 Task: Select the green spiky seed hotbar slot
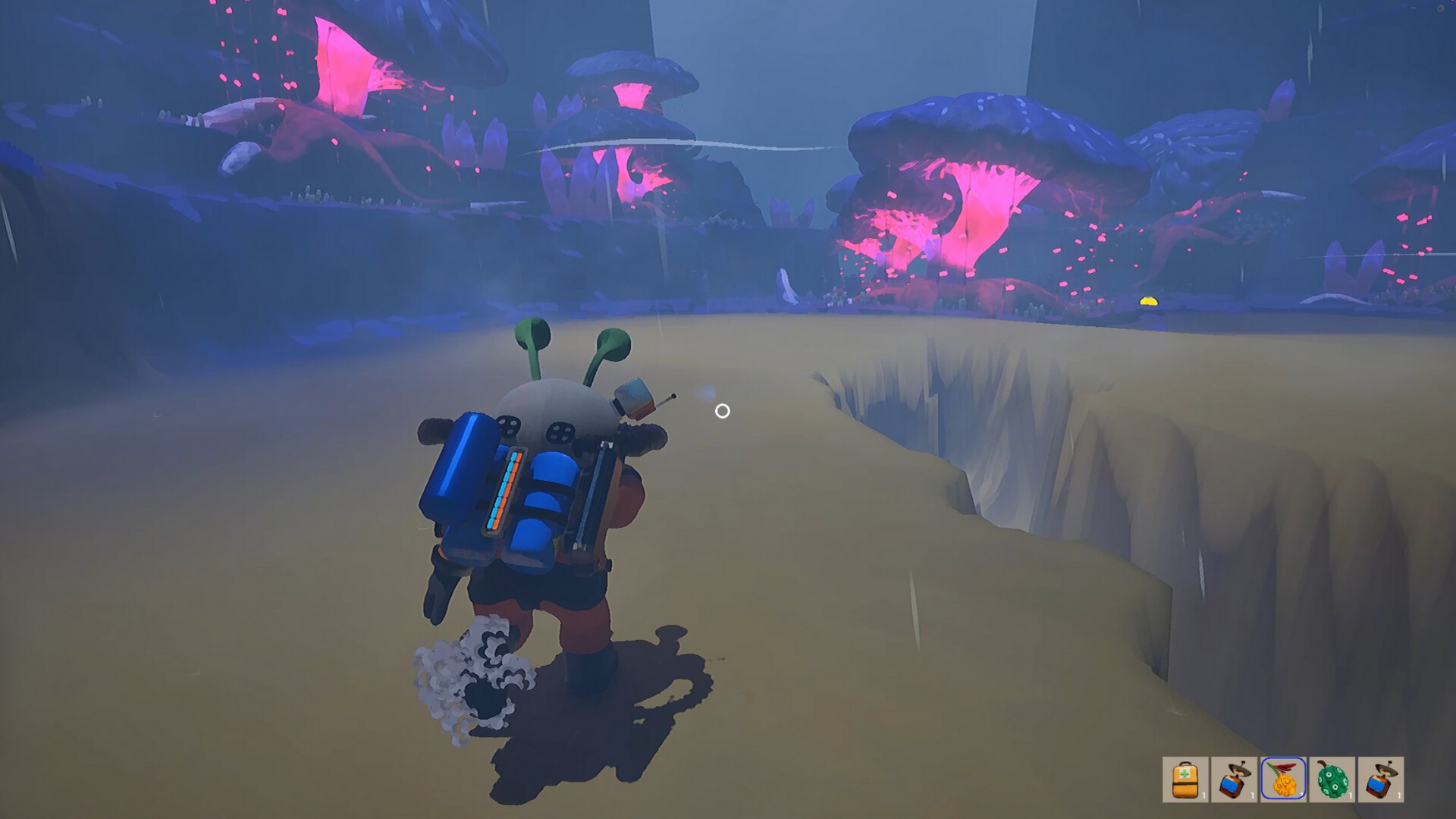(1332, 780)
